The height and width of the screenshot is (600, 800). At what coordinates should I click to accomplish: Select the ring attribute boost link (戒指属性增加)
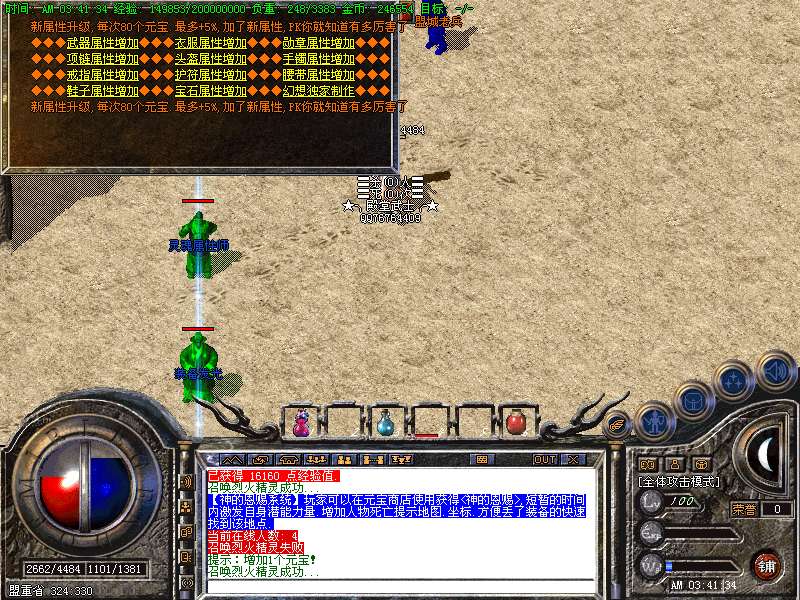pos(101,75)
